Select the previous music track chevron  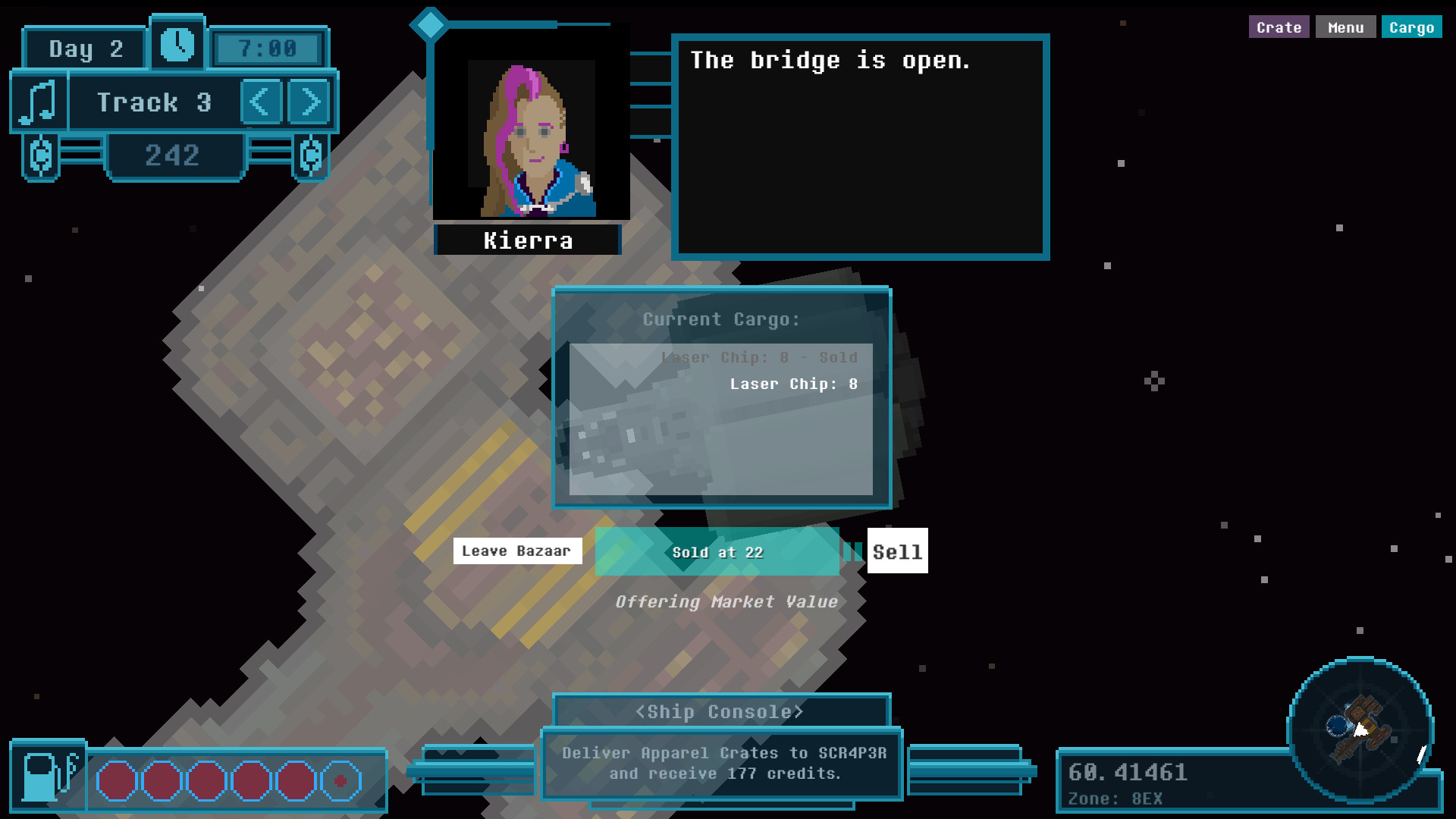261,102
